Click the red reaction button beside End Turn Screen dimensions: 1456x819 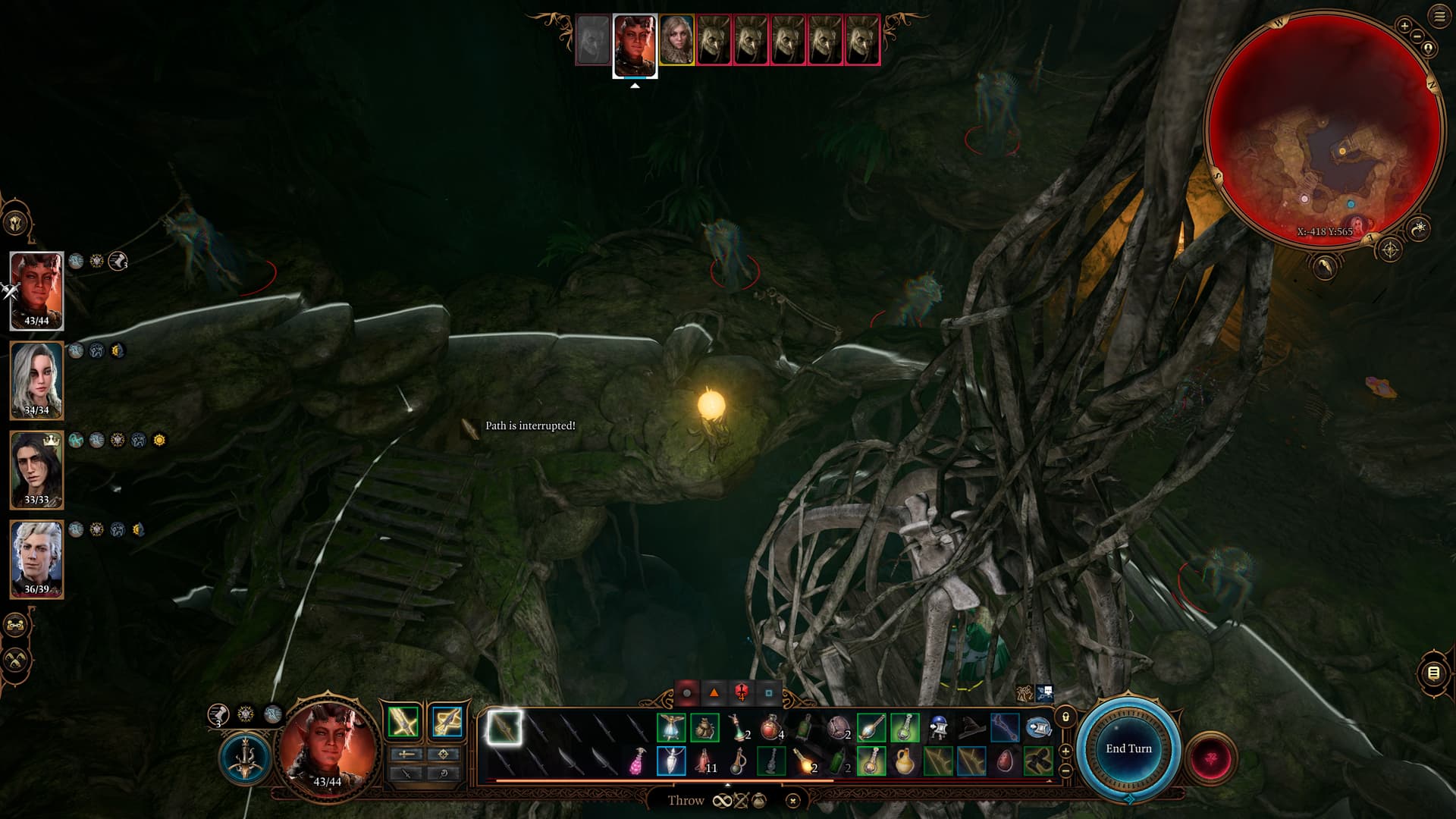1210,758
